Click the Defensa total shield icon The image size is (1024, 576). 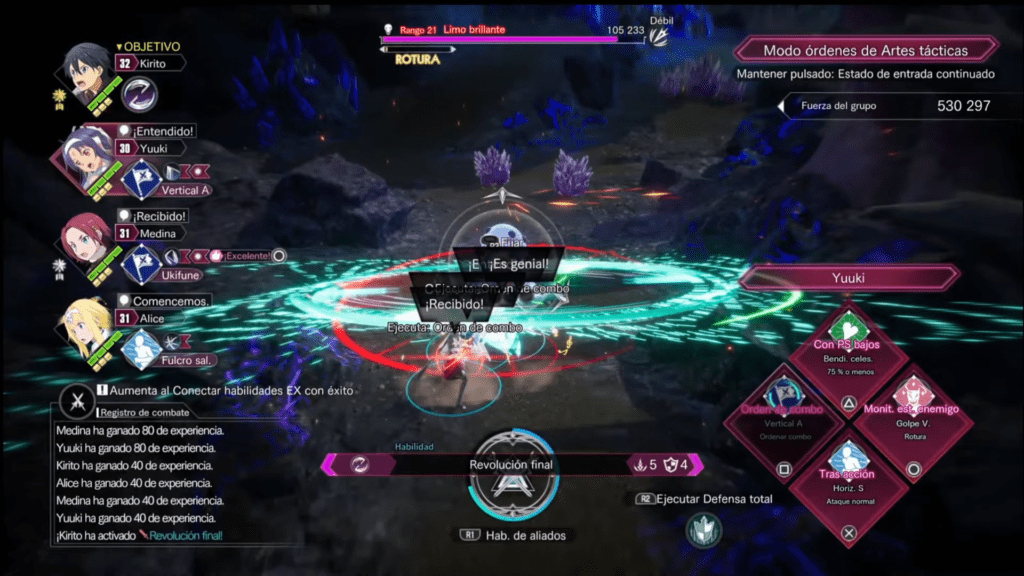point(705,529)
